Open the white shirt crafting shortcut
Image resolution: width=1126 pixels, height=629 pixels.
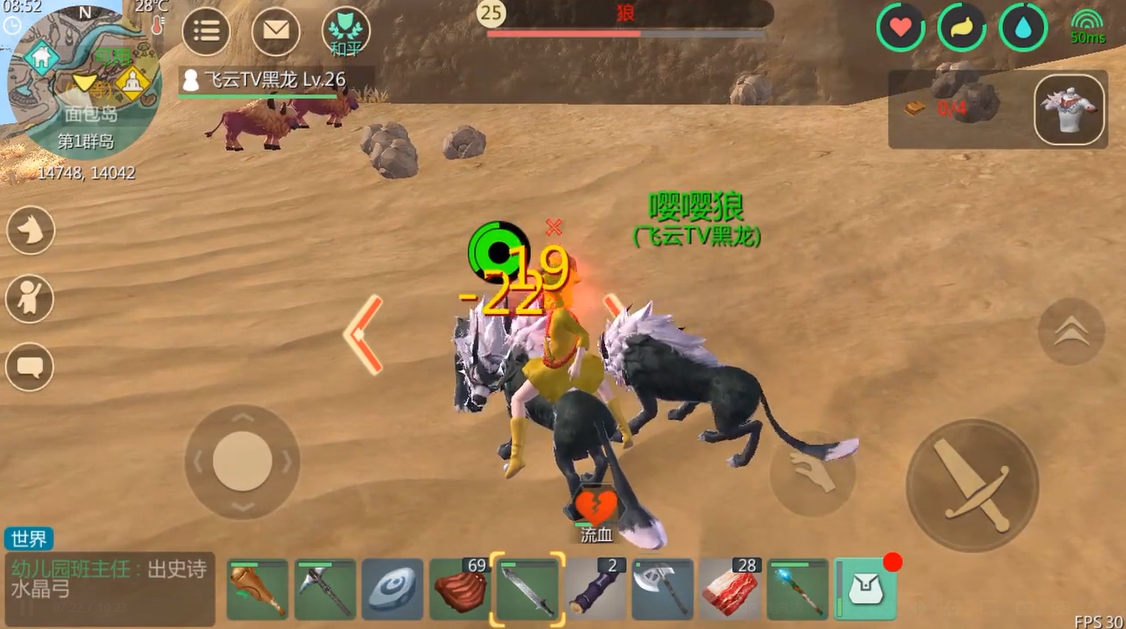1069,109
